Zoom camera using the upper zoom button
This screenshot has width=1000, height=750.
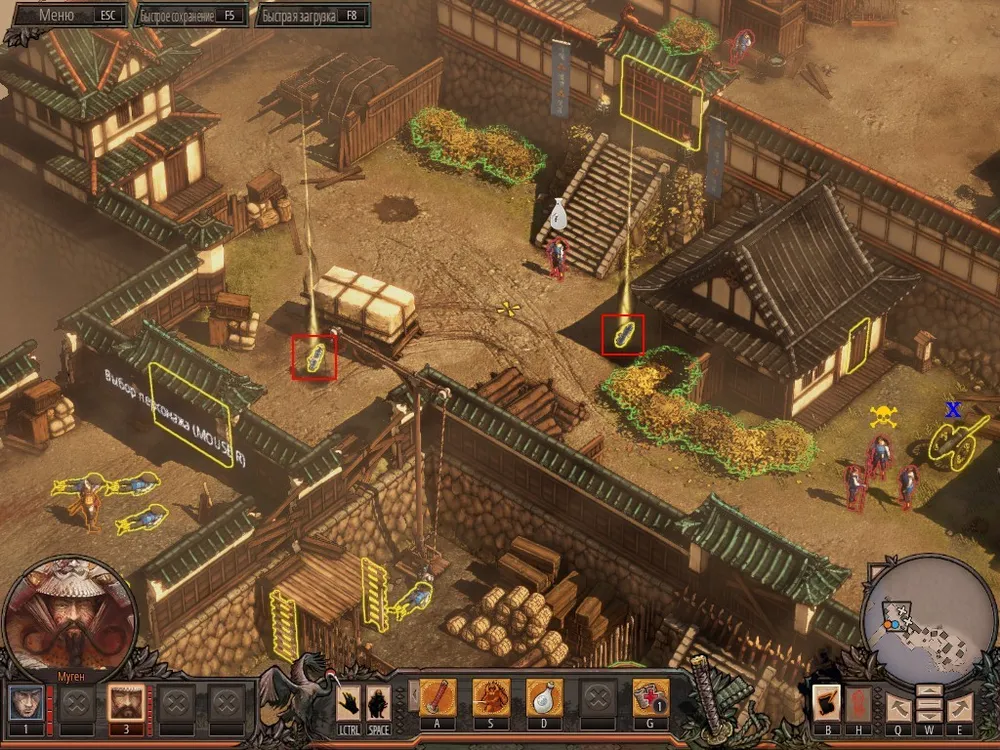(x=928, y=692)
